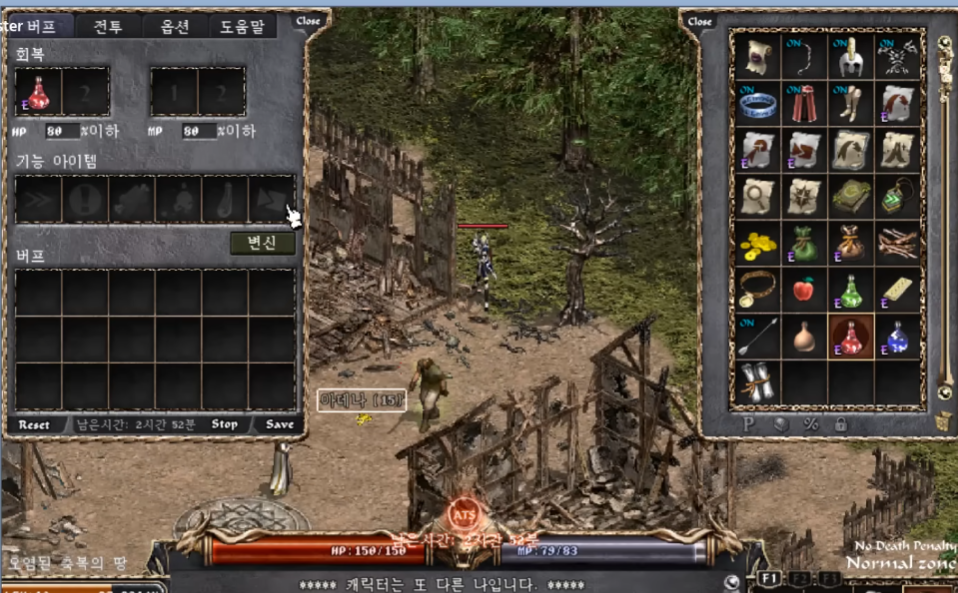Open the 옵션 tab
Screen dimensions: 958x593
tap(175, 26)
